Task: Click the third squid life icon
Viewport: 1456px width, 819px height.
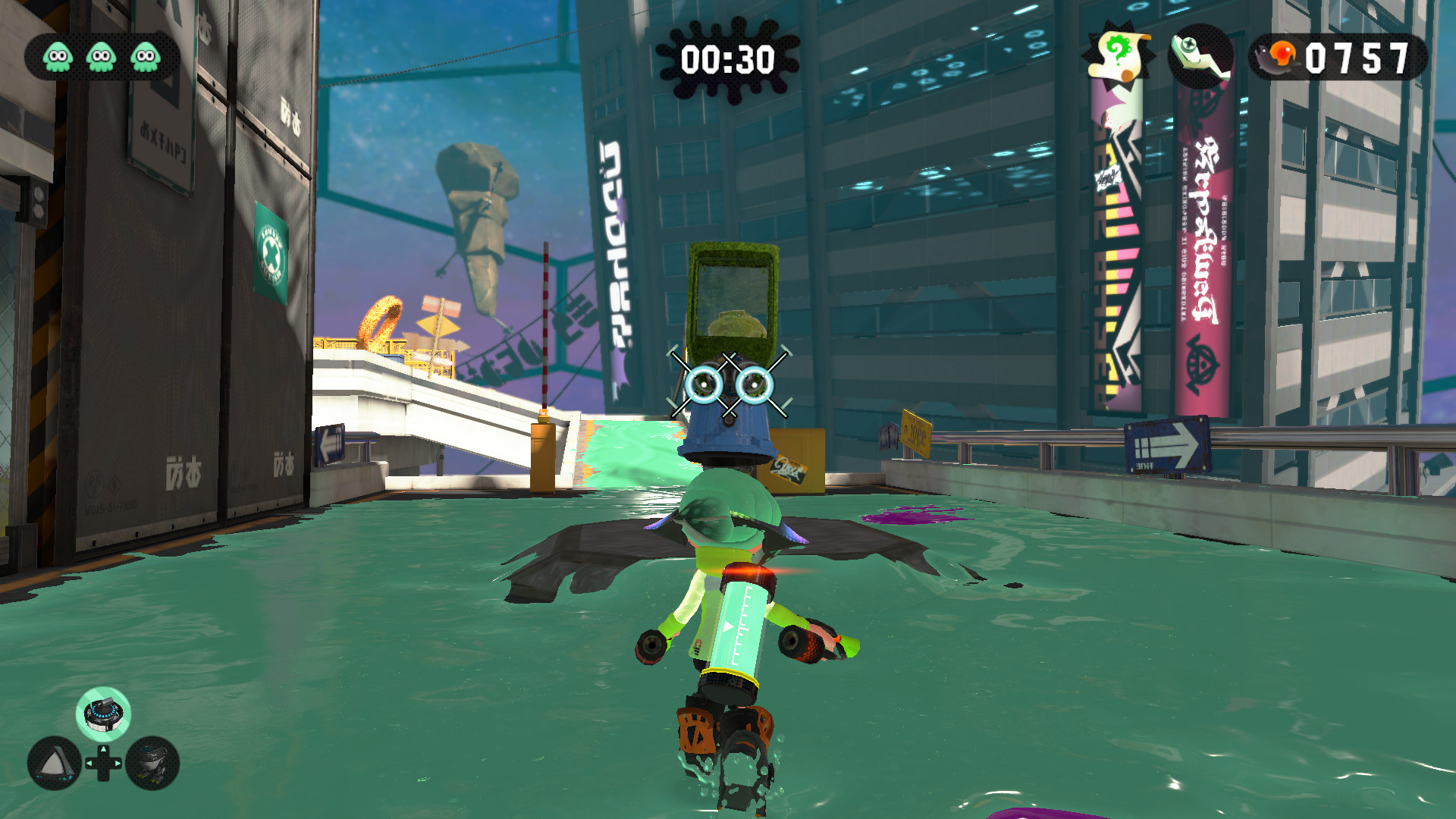Action: coord(144,55)
